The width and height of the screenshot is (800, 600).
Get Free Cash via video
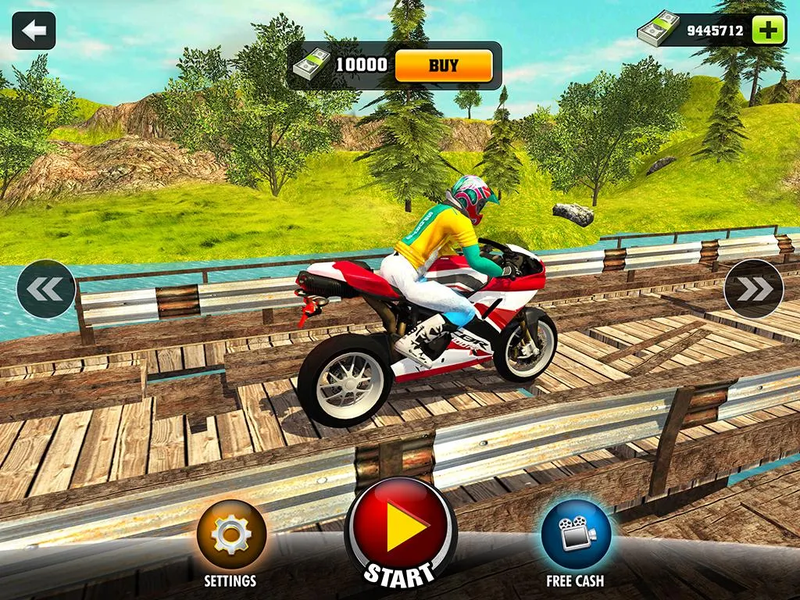pyautogui.click(x=575, y=535)
